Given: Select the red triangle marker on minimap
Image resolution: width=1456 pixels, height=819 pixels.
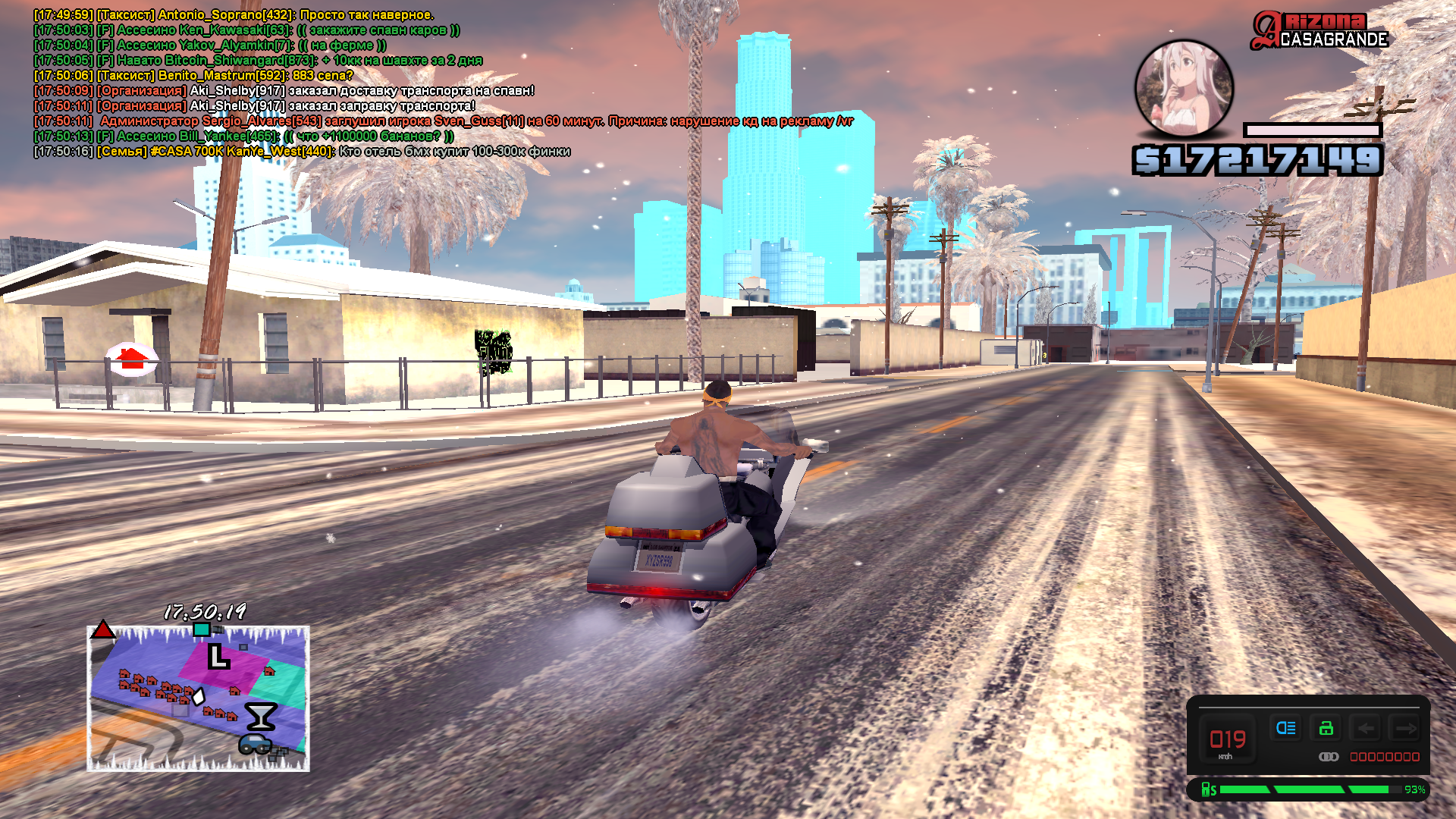Looking at the screenshot, I should click(x=103, y=630).
